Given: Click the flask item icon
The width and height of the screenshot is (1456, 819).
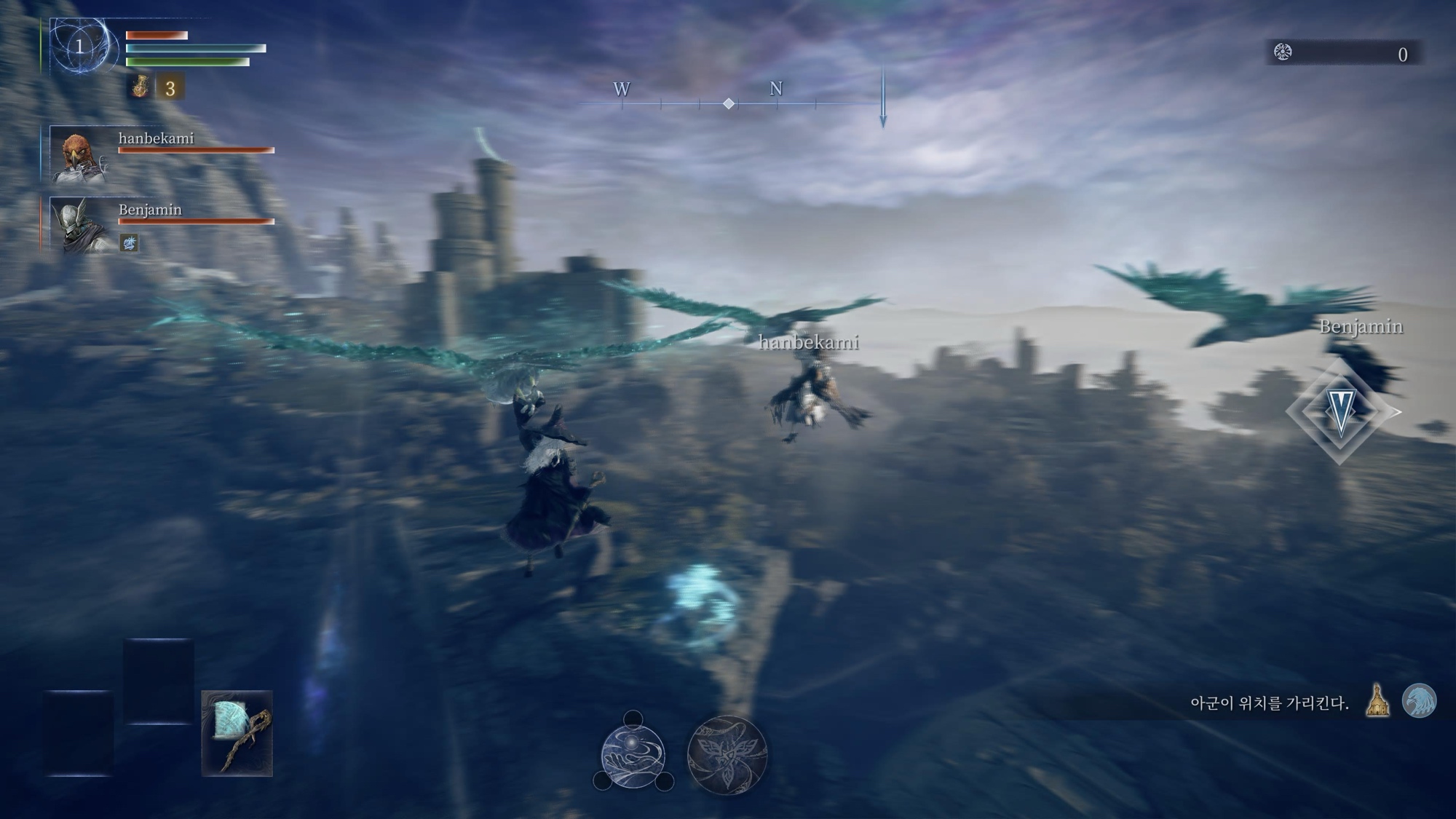Looking at the screenshot, I should click(x=140, y=87).
